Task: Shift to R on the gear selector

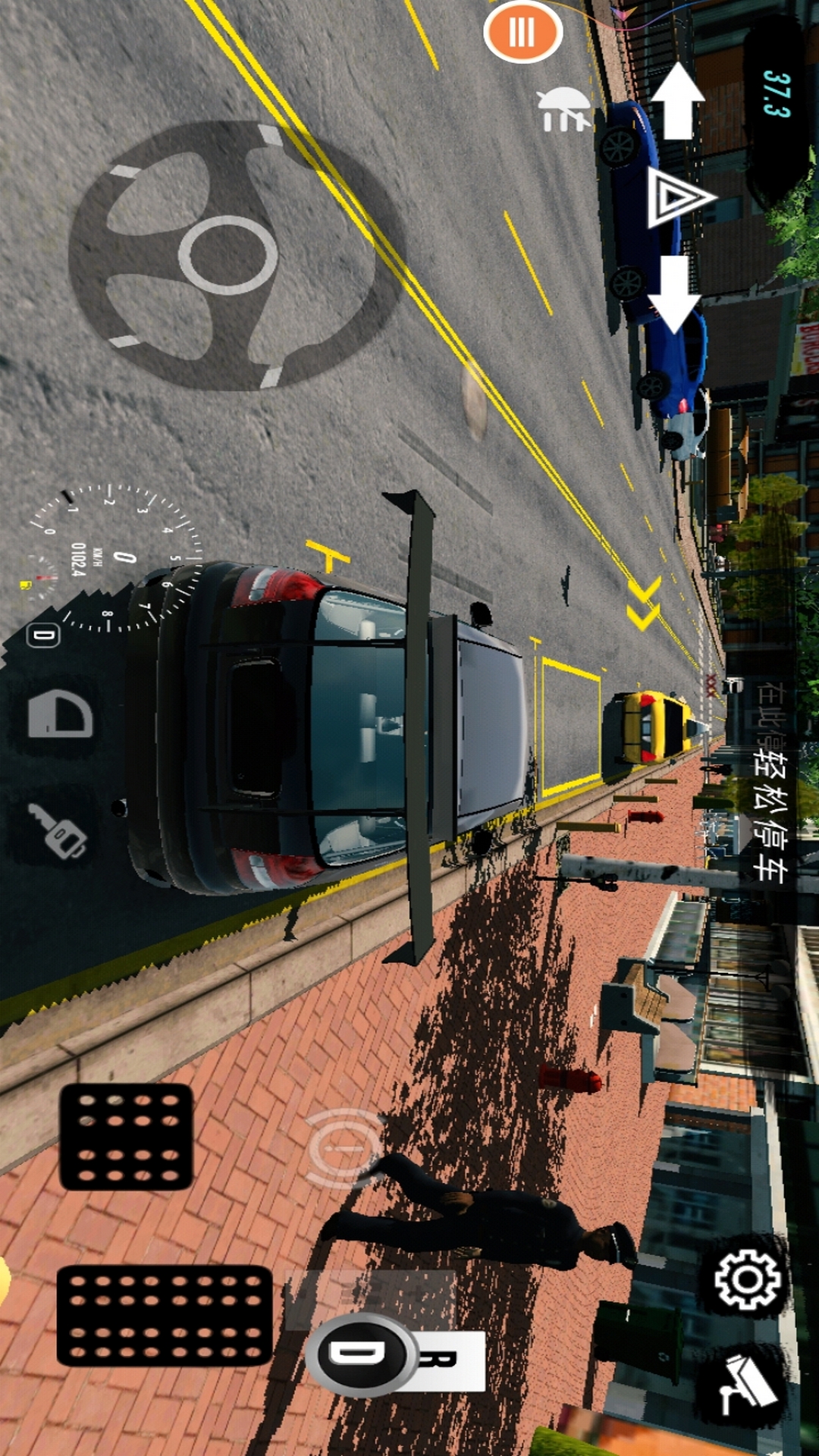Action: coord(451,1360)
